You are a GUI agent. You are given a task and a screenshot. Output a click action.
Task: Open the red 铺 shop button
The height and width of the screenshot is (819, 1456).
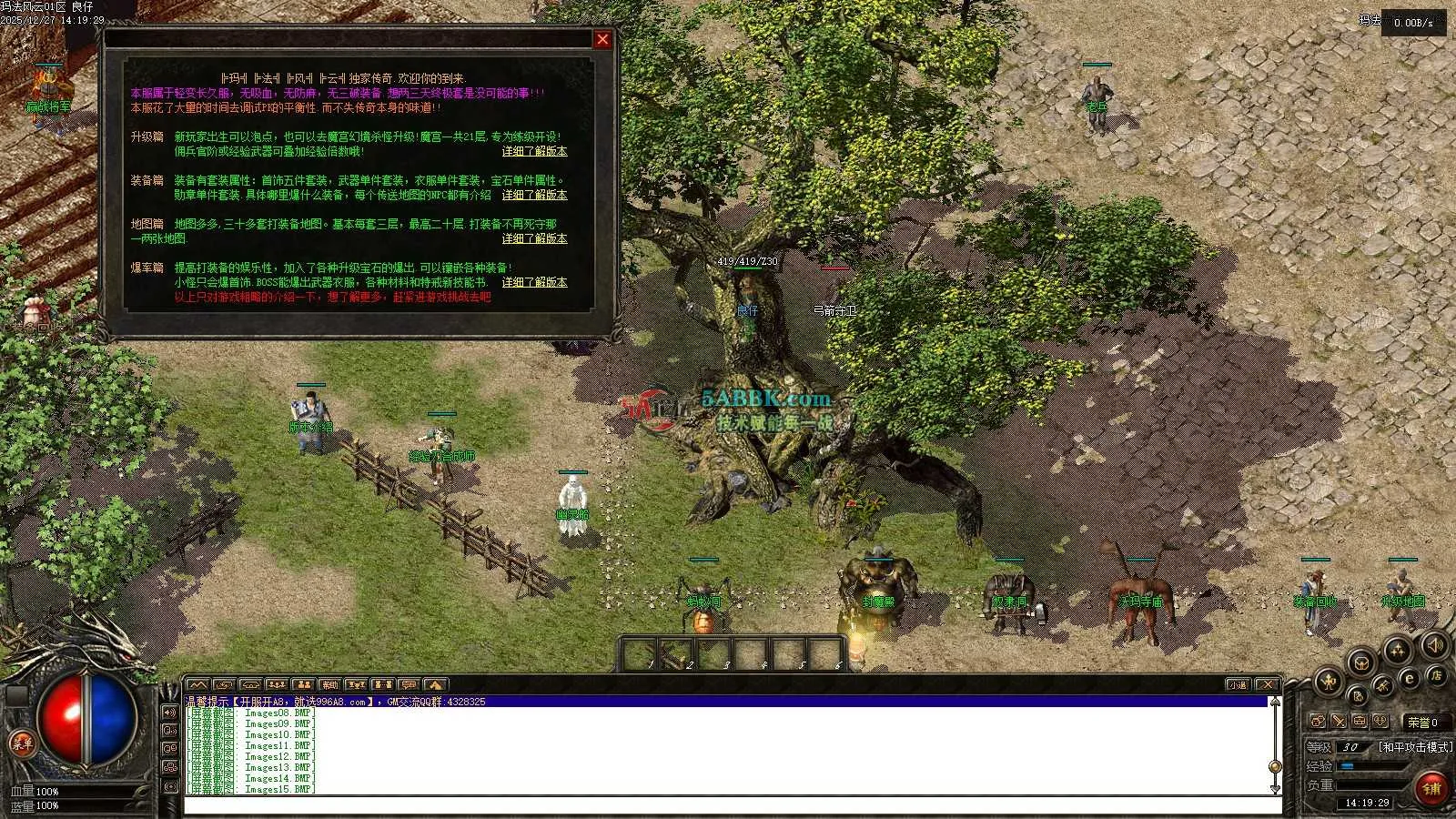click(1431, 788)
